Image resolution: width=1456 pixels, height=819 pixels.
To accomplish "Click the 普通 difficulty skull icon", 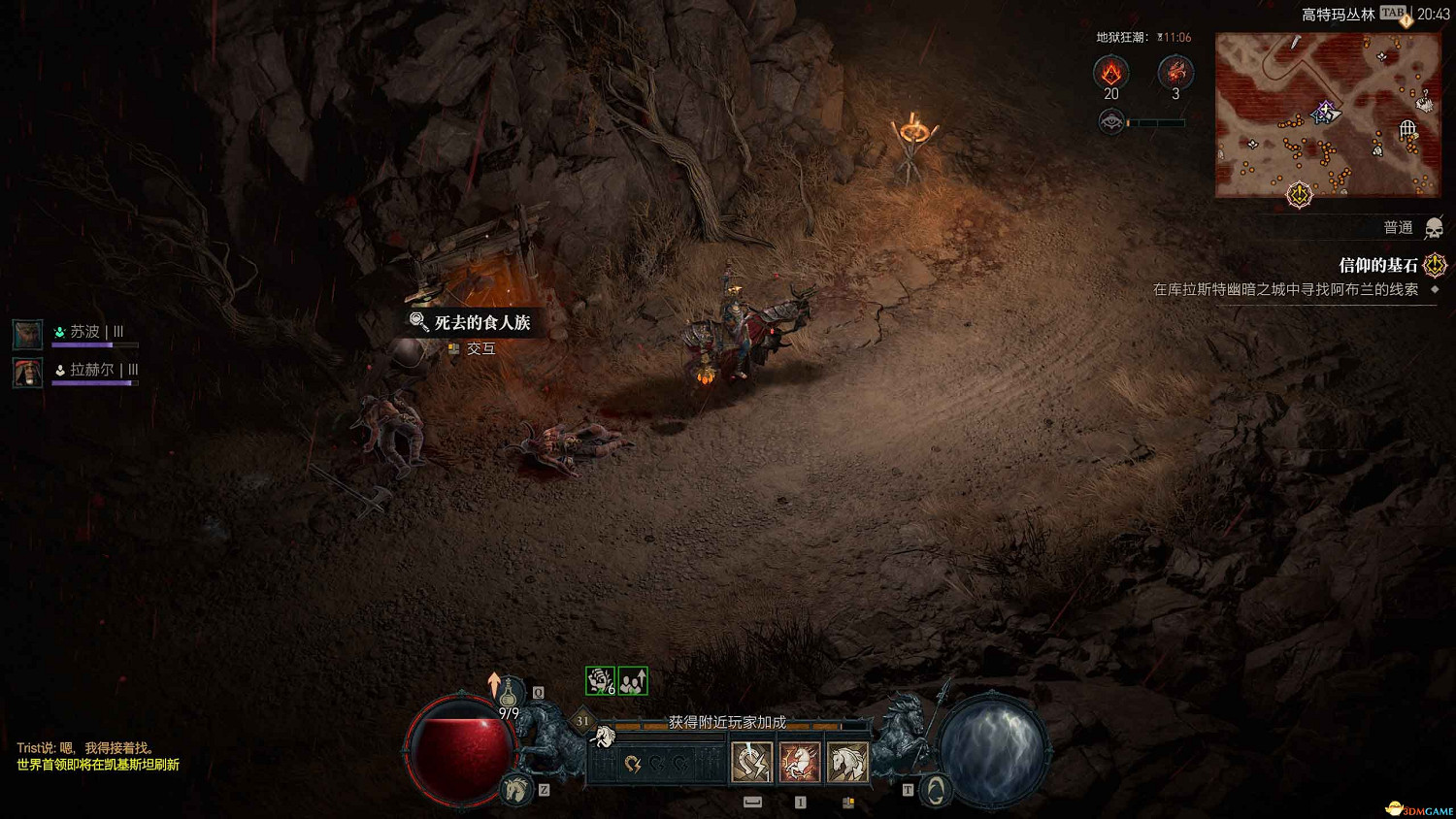I will click(x=1434, y=228).
